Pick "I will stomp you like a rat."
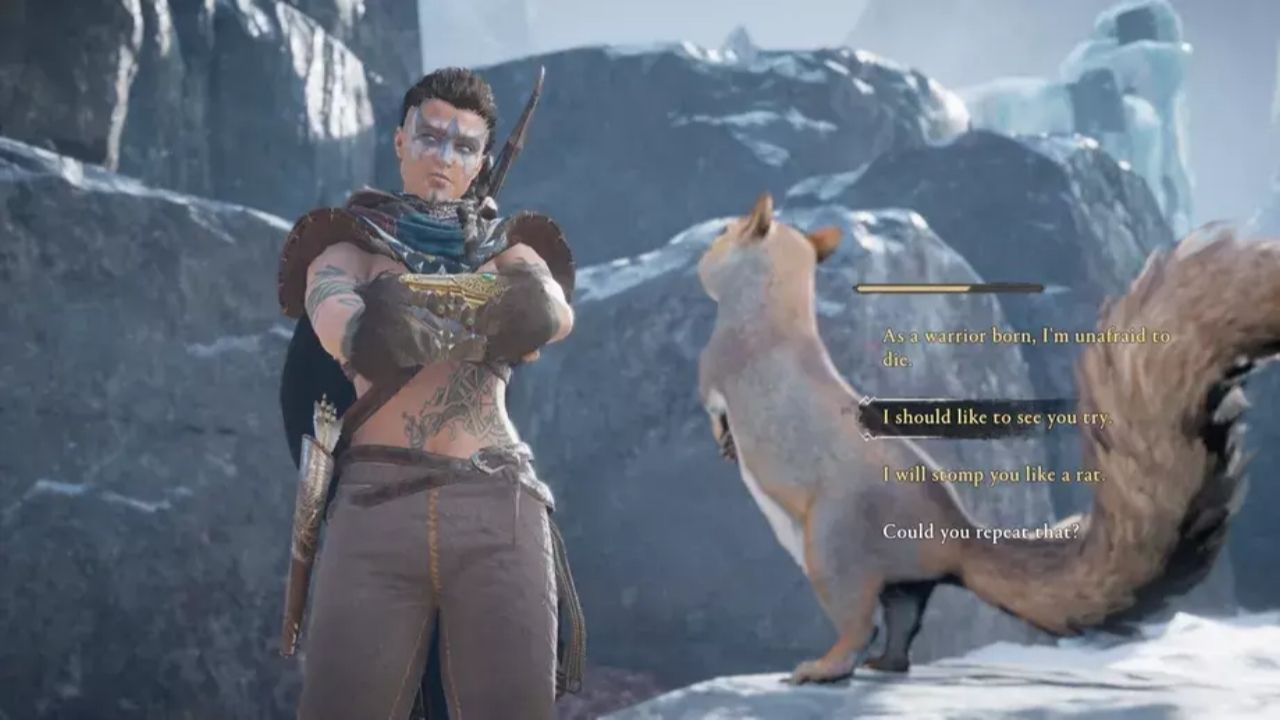 (x=993, y=475)
